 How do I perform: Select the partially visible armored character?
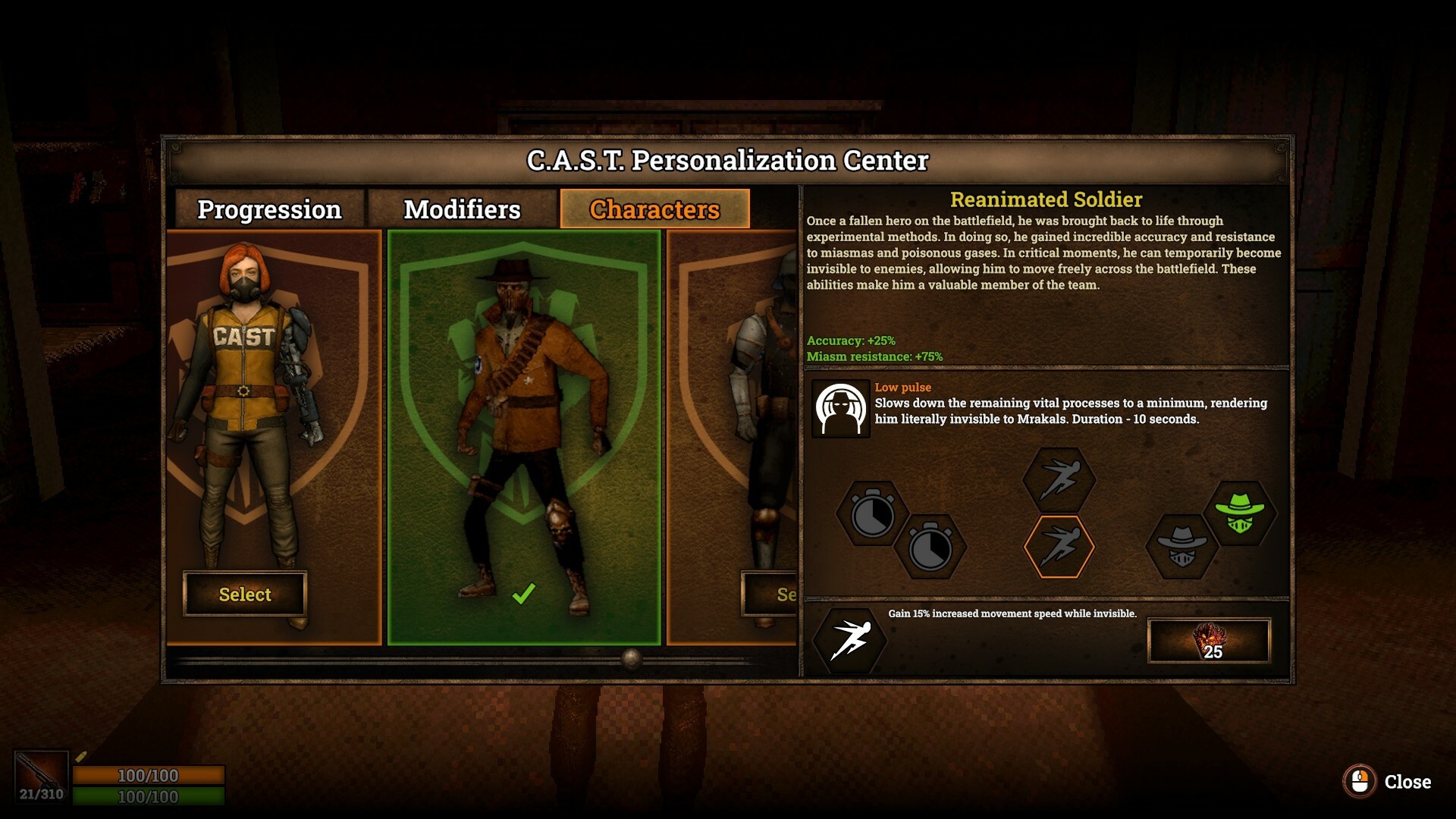[769, 594]
